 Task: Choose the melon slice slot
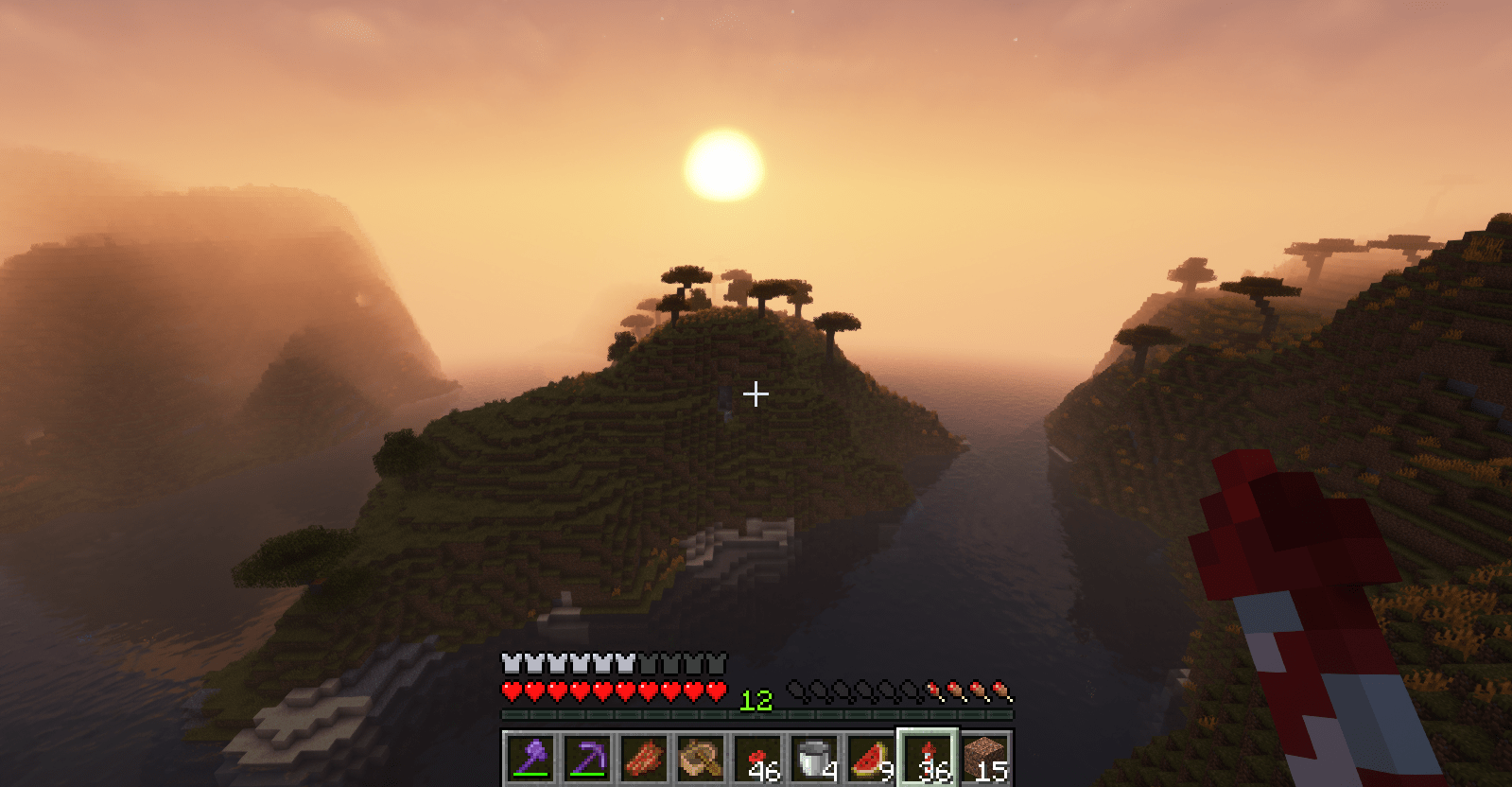coord(871,758)
